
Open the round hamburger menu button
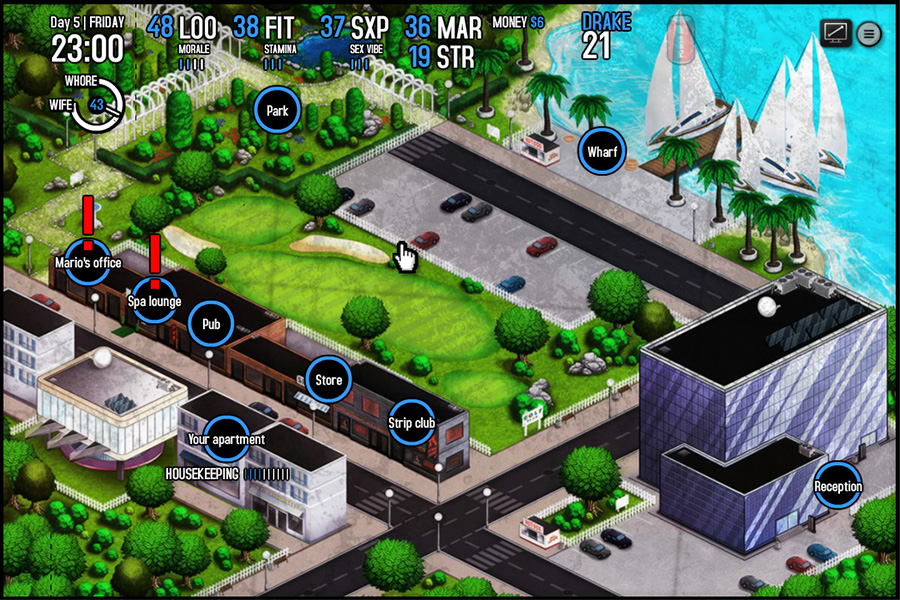(x=868, y=33)
